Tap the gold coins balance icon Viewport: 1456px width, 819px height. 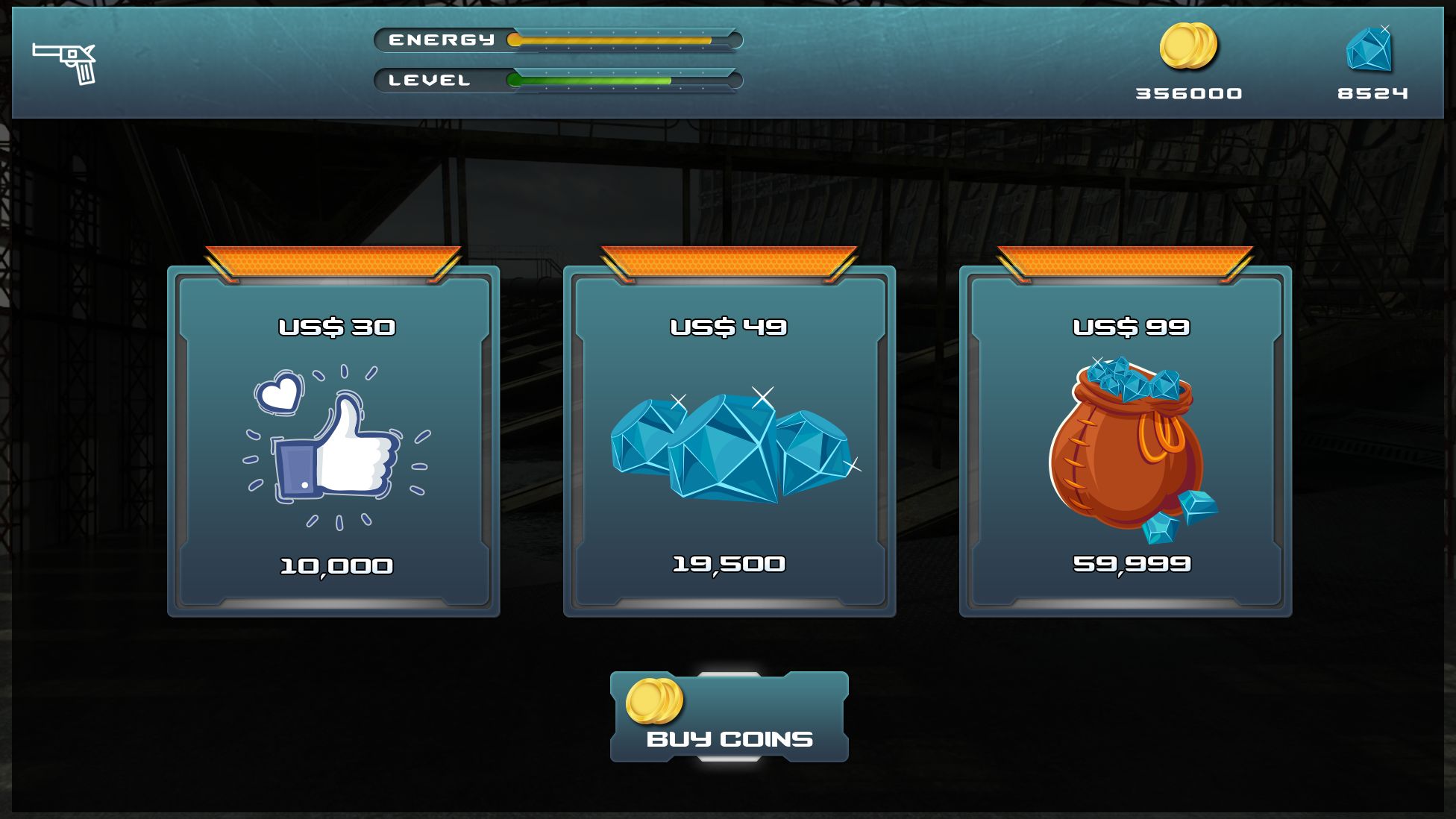coord(1187,46)
